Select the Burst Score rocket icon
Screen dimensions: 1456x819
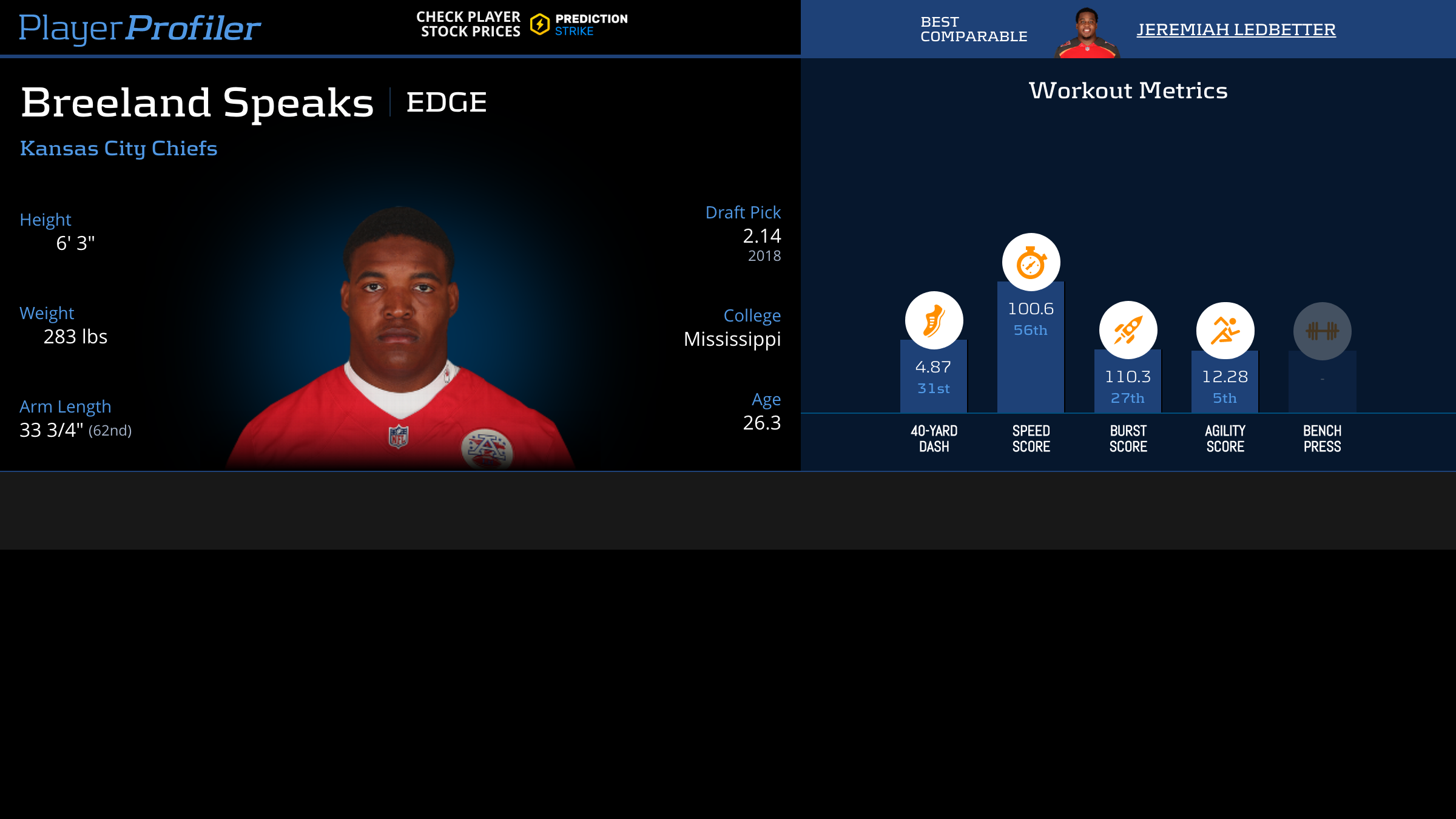(x=1128, y=330)
